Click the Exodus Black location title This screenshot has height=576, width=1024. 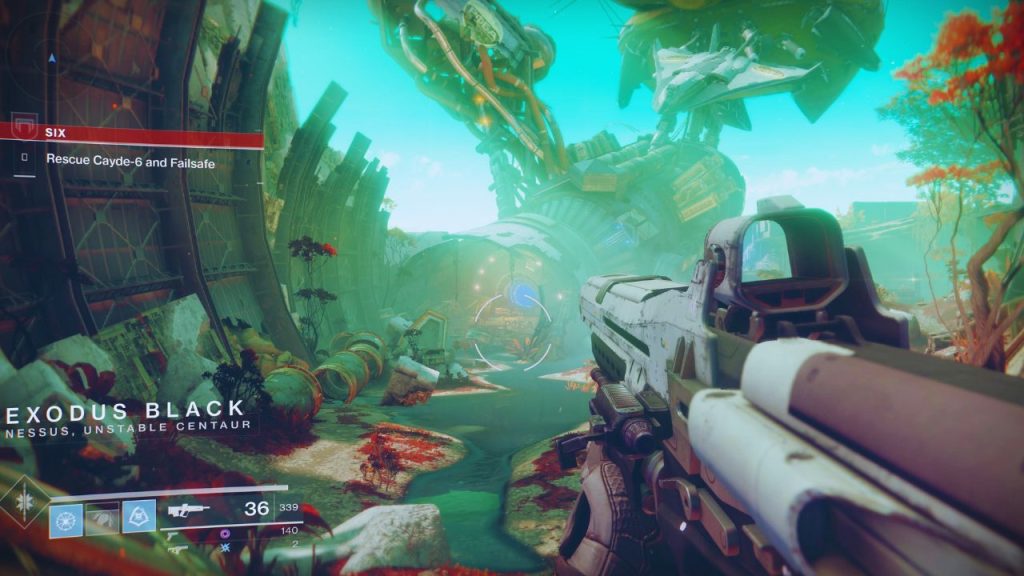(127, 409)
